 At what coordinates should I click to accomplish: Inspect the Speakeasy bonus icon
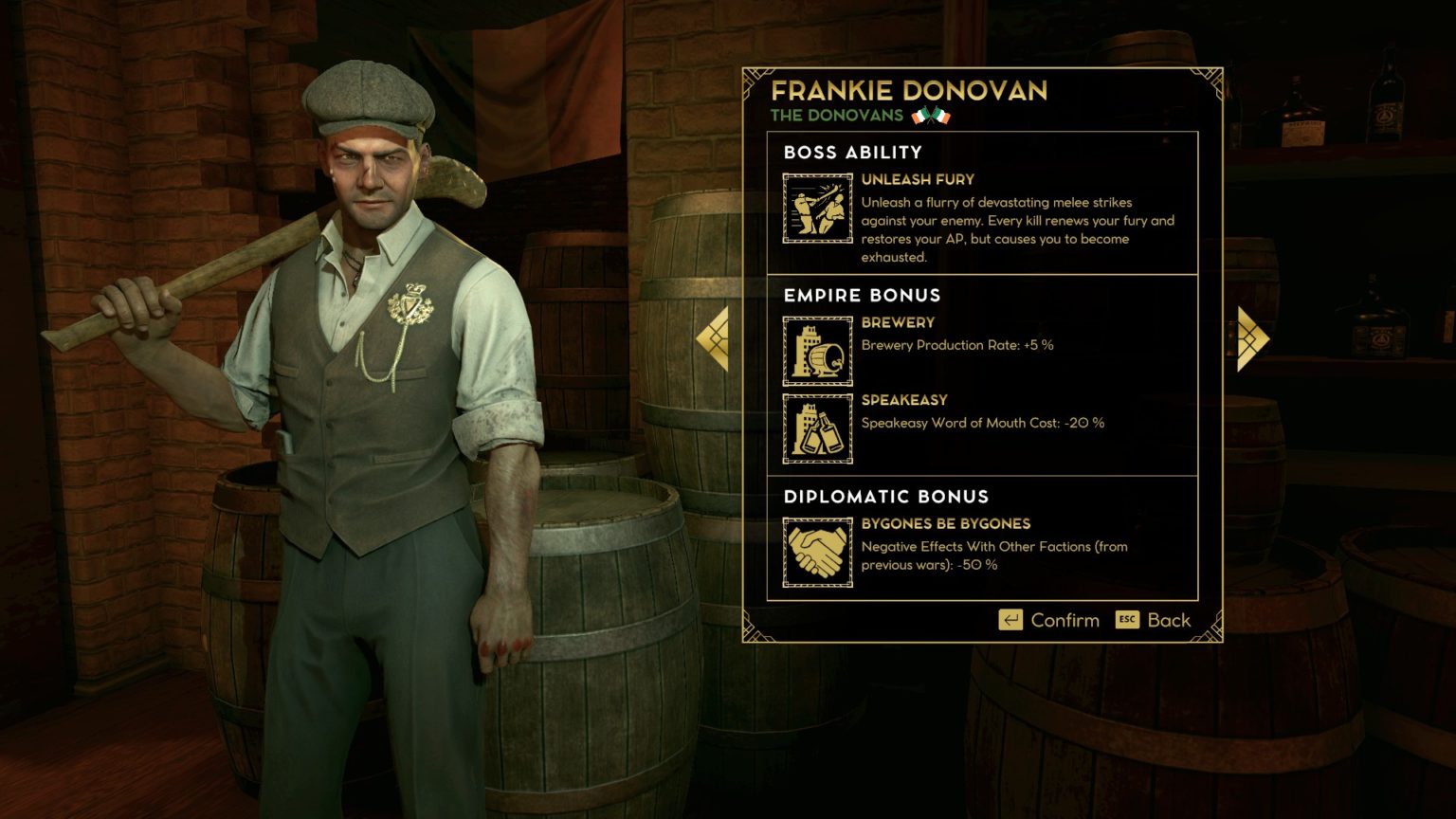coord(817,428)
